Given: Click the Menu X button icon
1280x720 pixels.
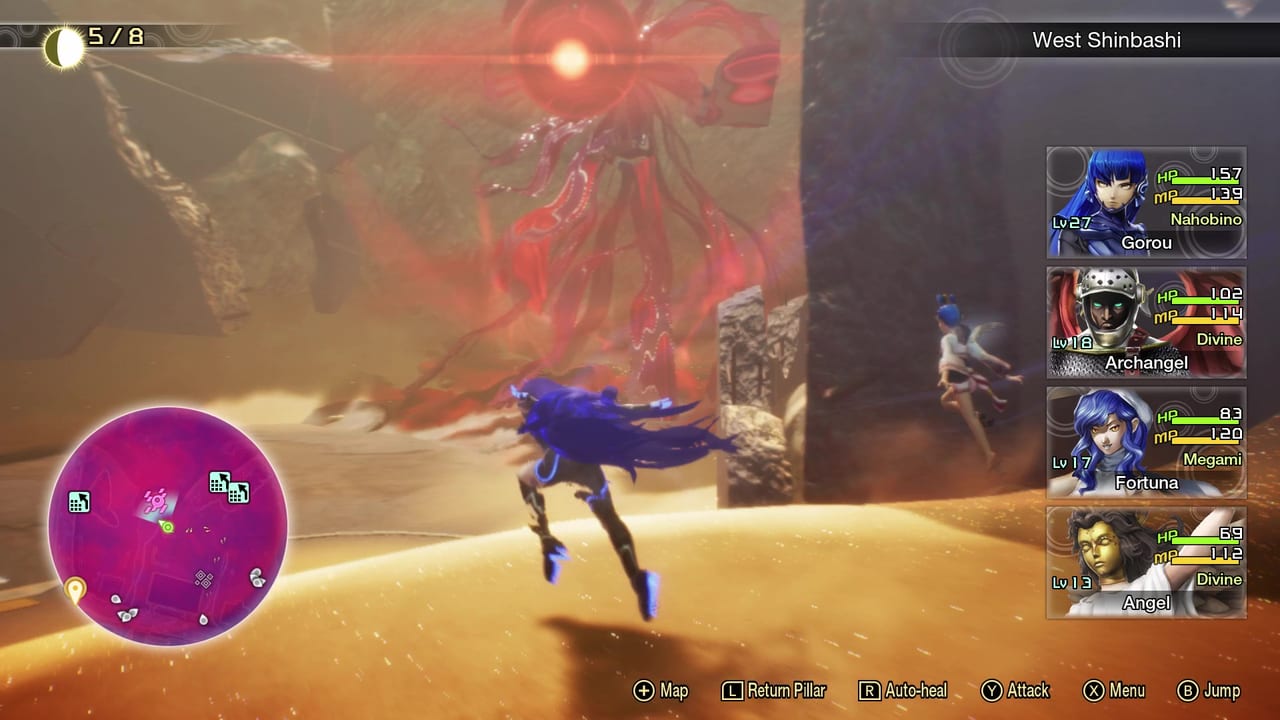Looking at the screenshot, I should tap(1096, 690).
